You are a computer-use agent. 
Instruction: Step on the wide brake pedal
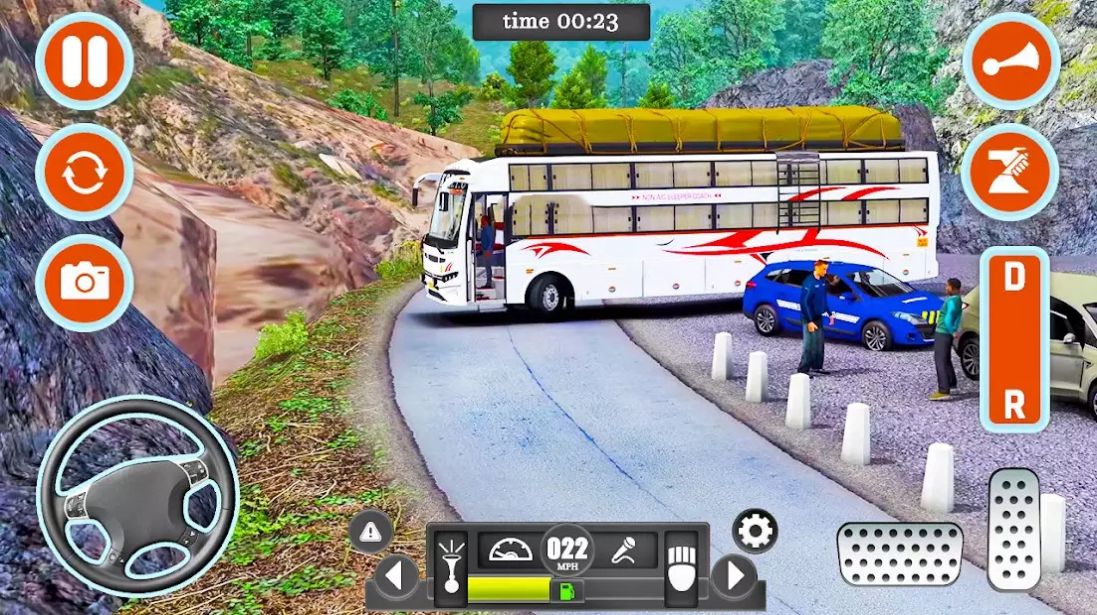pos(900,553)
